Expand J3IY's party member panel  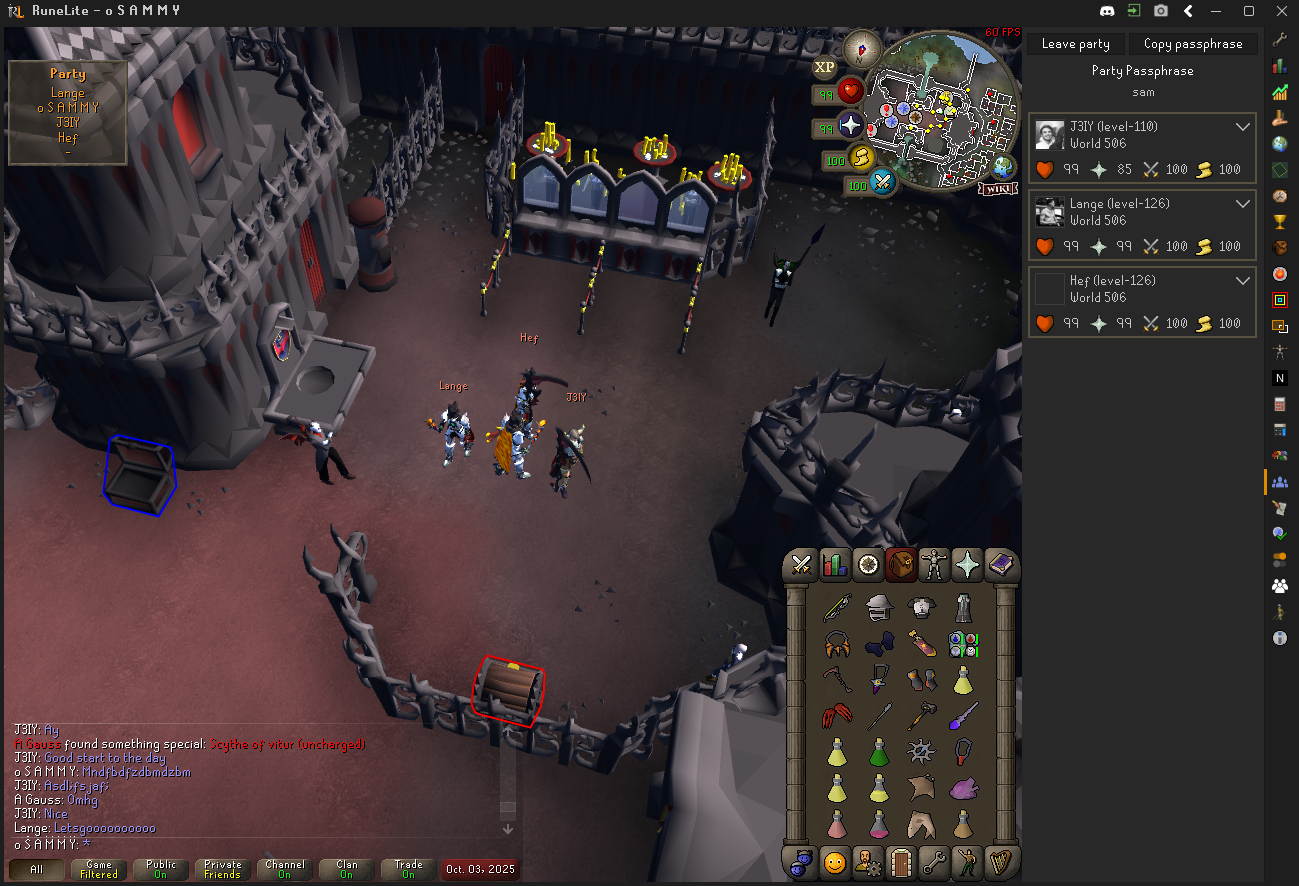(1243, 127)
